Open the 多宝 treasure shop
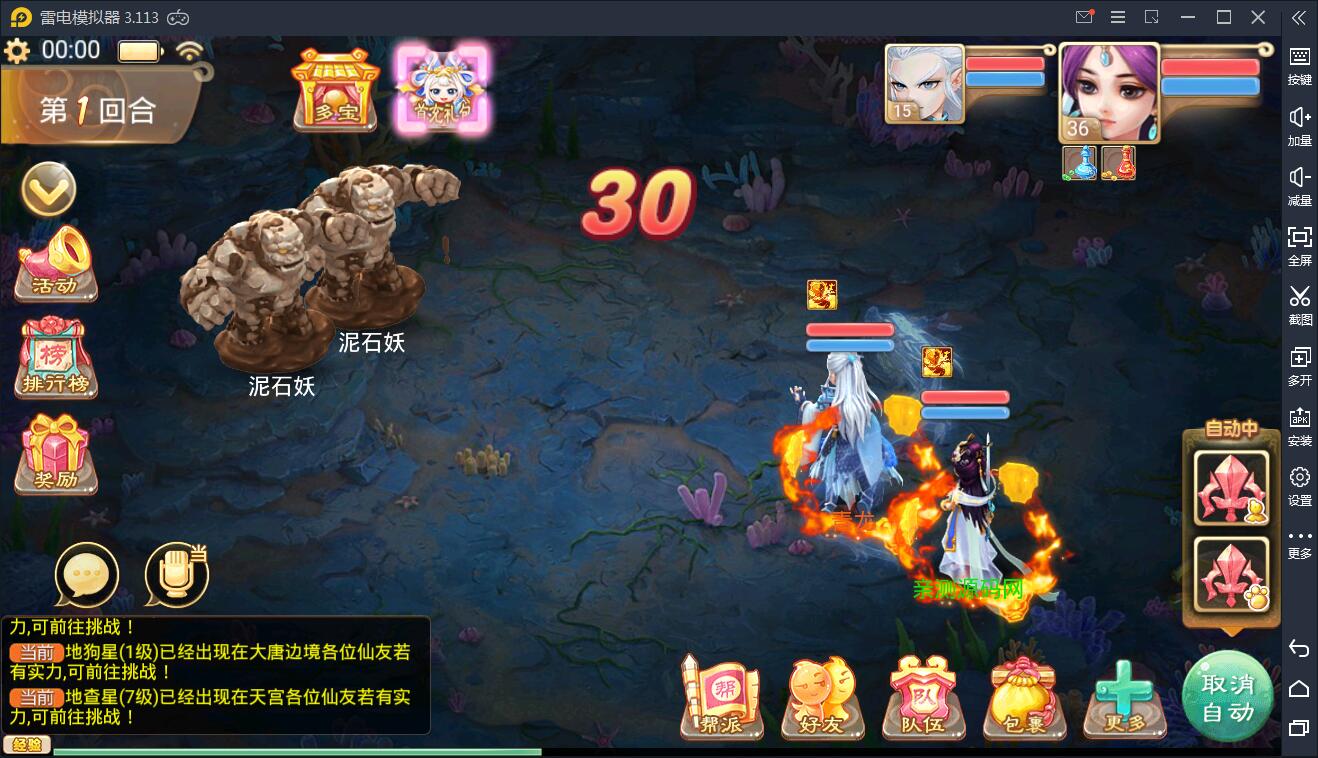The image size is (1318, 758). [334, 90]
